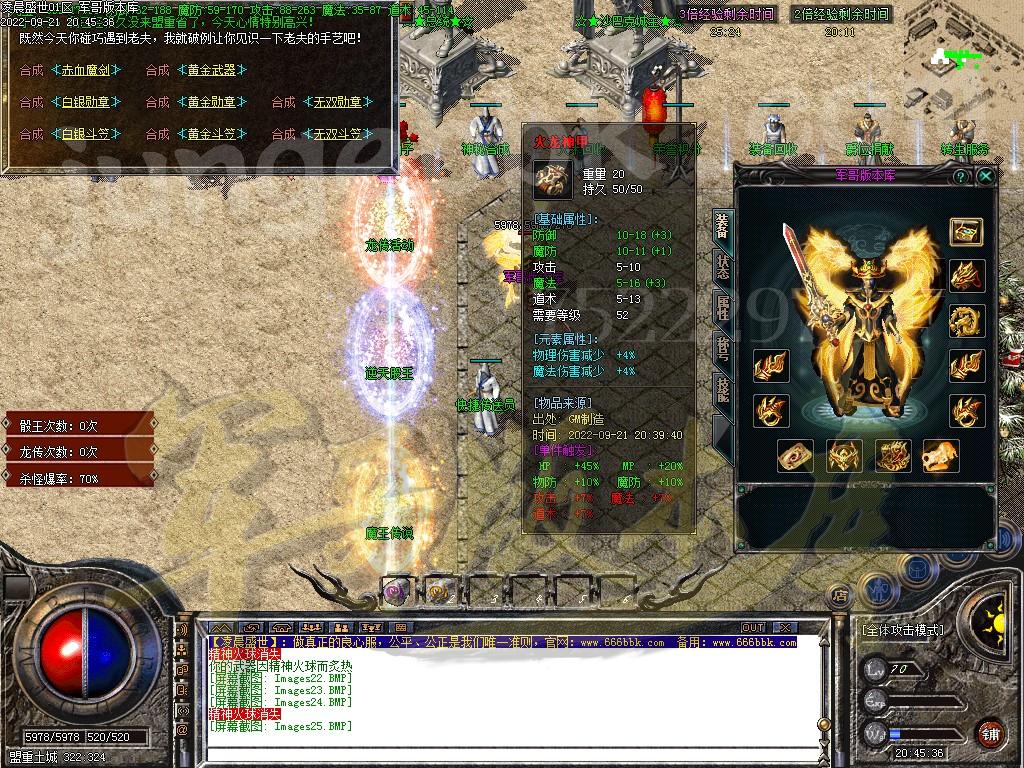Switch to the 属性 attributes tab
1024x768 pixels.
[722, 310]
